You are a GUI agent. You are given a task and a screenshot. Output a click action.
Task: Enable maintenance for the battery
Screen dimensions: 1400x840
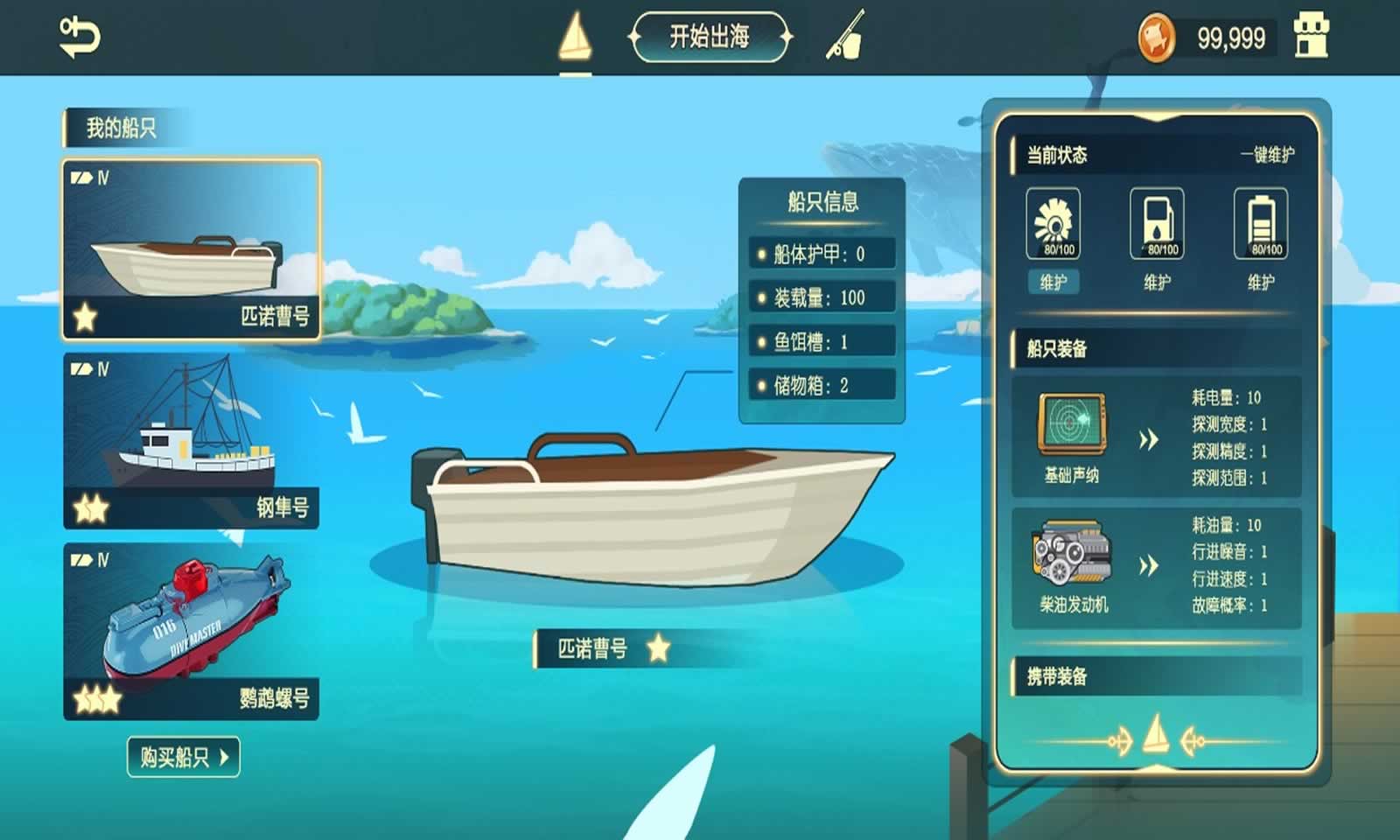click(x=1261, y=283)
